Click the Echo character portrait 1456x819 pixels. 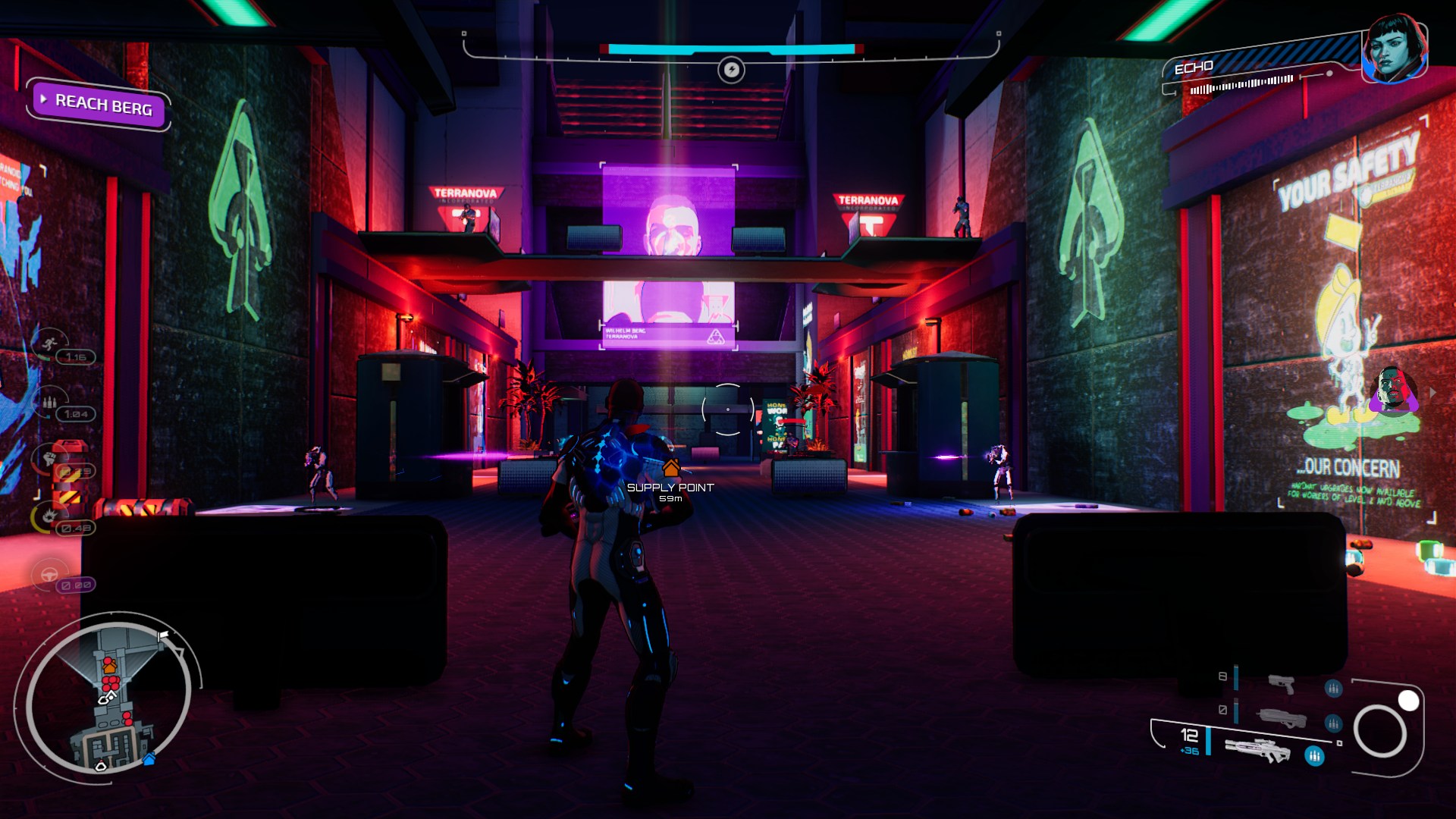point(1394,49)
